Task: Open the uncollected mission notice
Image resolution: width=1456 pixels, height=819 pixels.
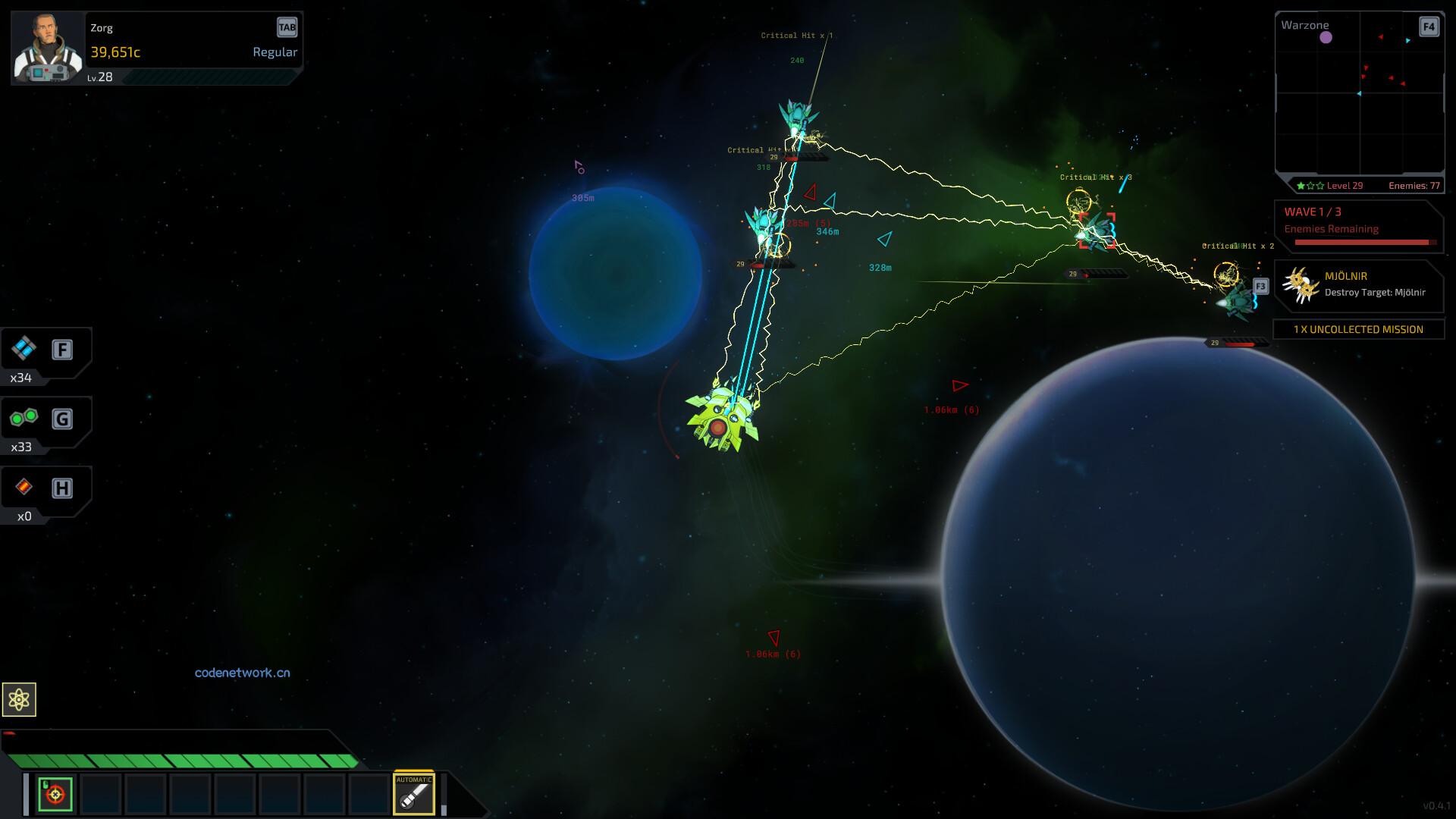Action: click(x=1358, y=329)
